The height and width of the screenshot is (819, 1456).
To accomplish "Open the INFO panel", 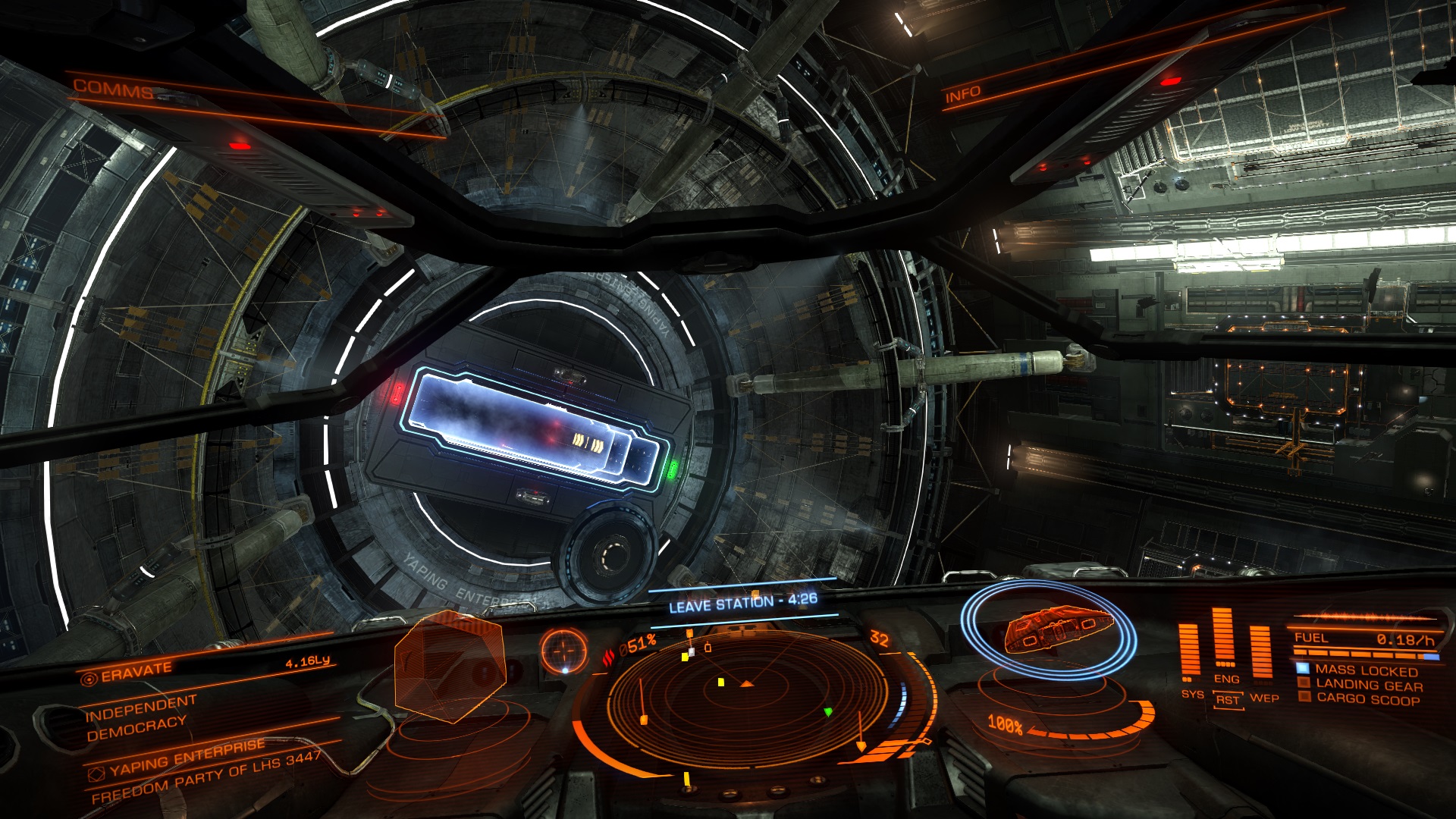I will click(962, 95).
